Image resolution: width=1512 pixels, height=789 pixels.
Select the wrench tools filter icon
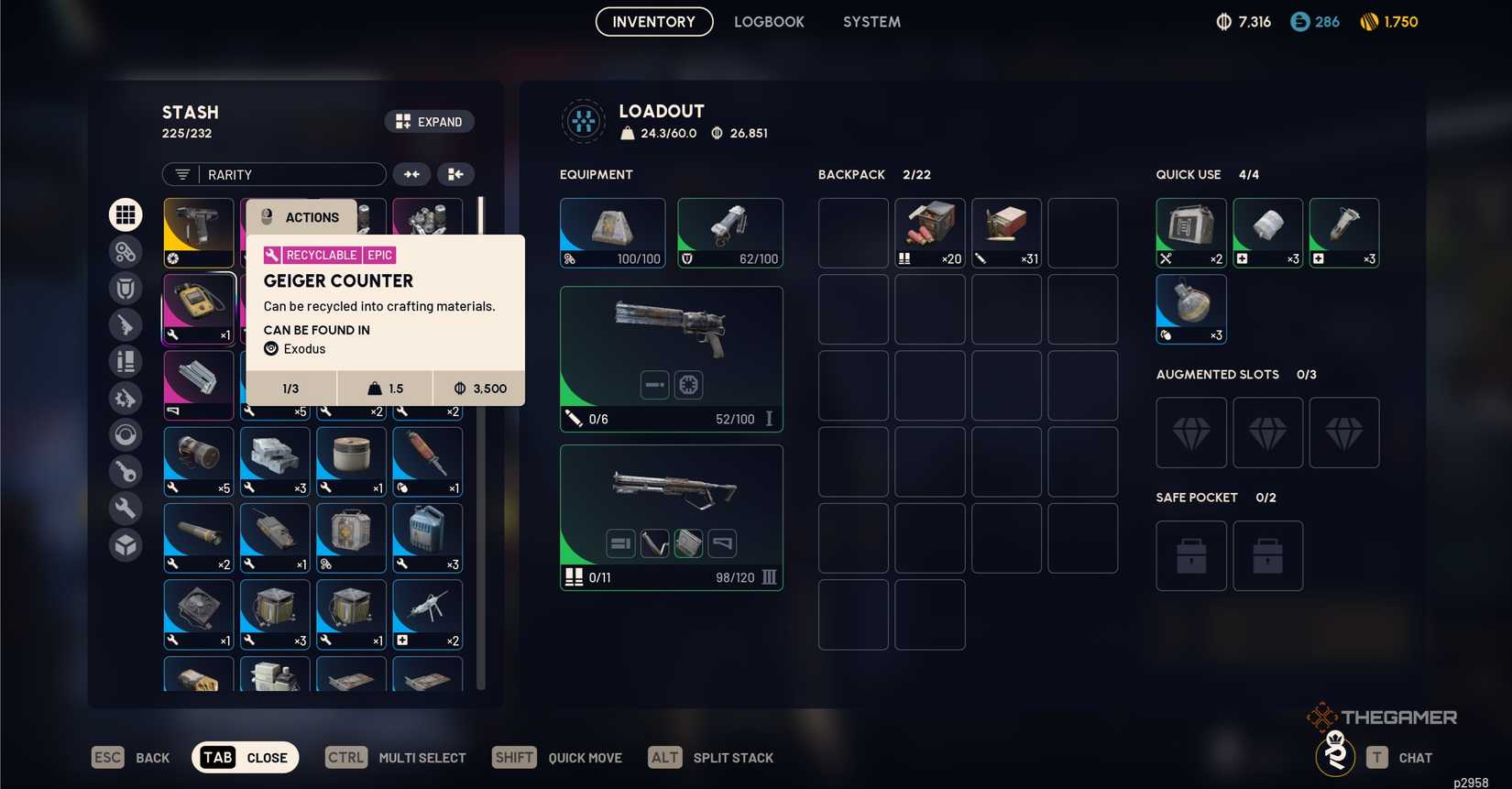(x=126, y=508)
